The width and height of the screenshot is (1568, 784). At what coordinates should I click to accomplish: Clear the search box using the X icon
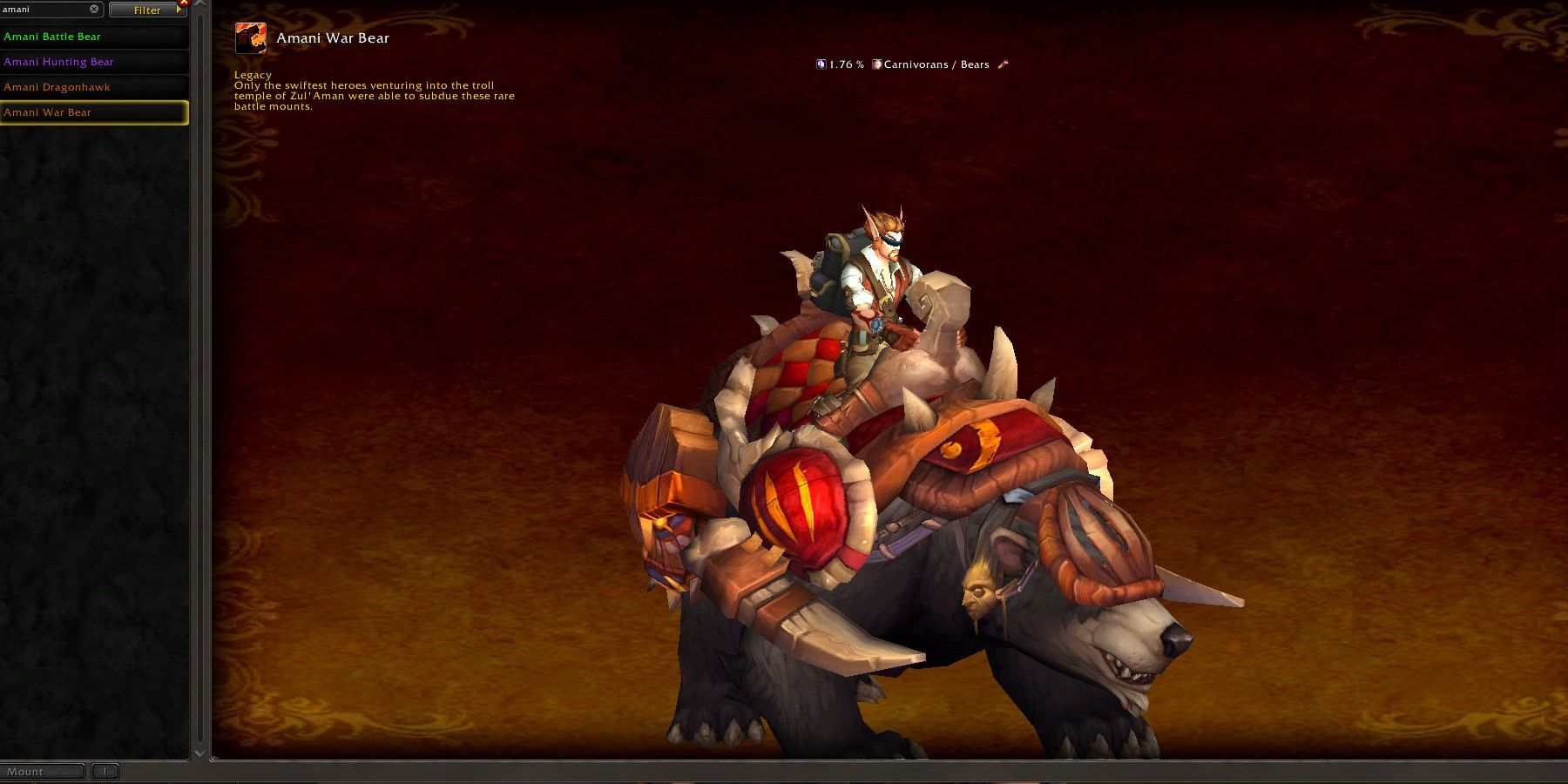click(x=94, y=10)
